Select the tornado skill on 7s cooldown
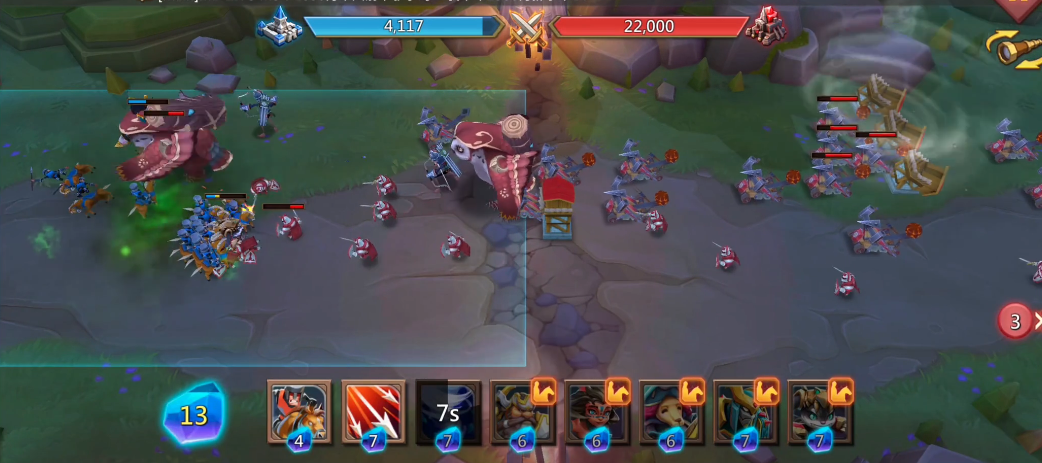The width and height of the screenshot is (1042, 463). click(x=448, y=410)
